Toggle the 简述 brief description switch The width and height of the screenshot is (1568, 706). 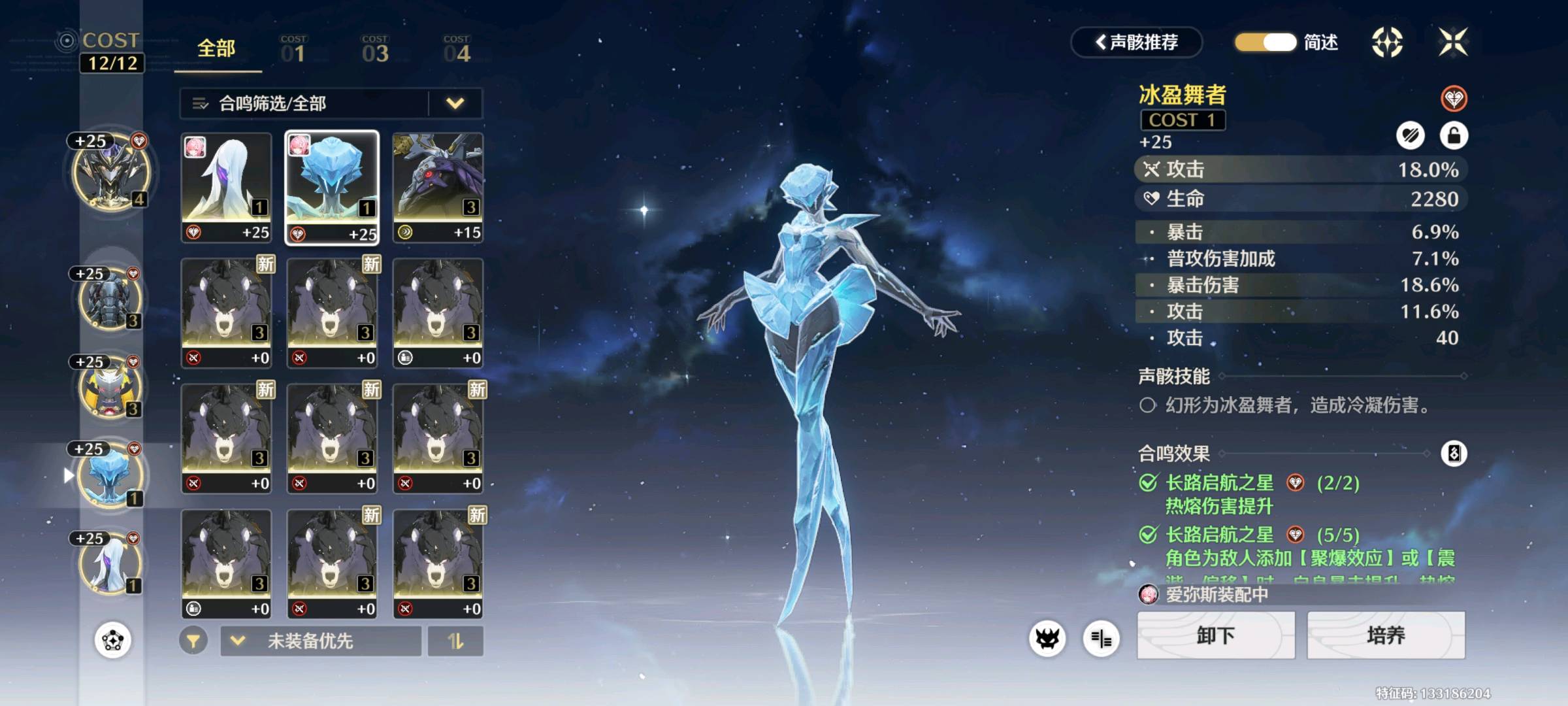[x=1266, y=42]
